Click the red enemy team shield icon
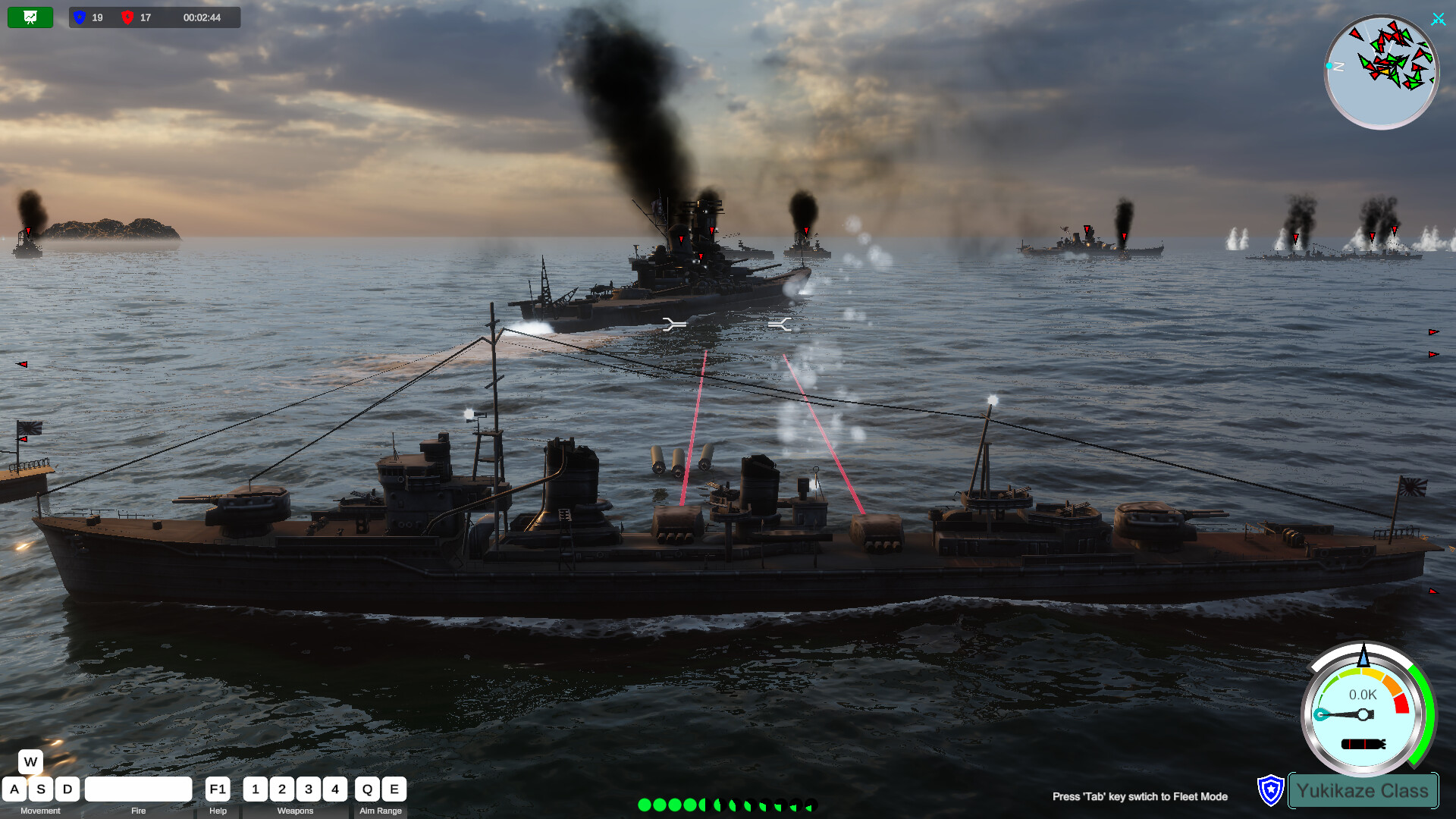1456x819 pixels. [x=129, y=17]
